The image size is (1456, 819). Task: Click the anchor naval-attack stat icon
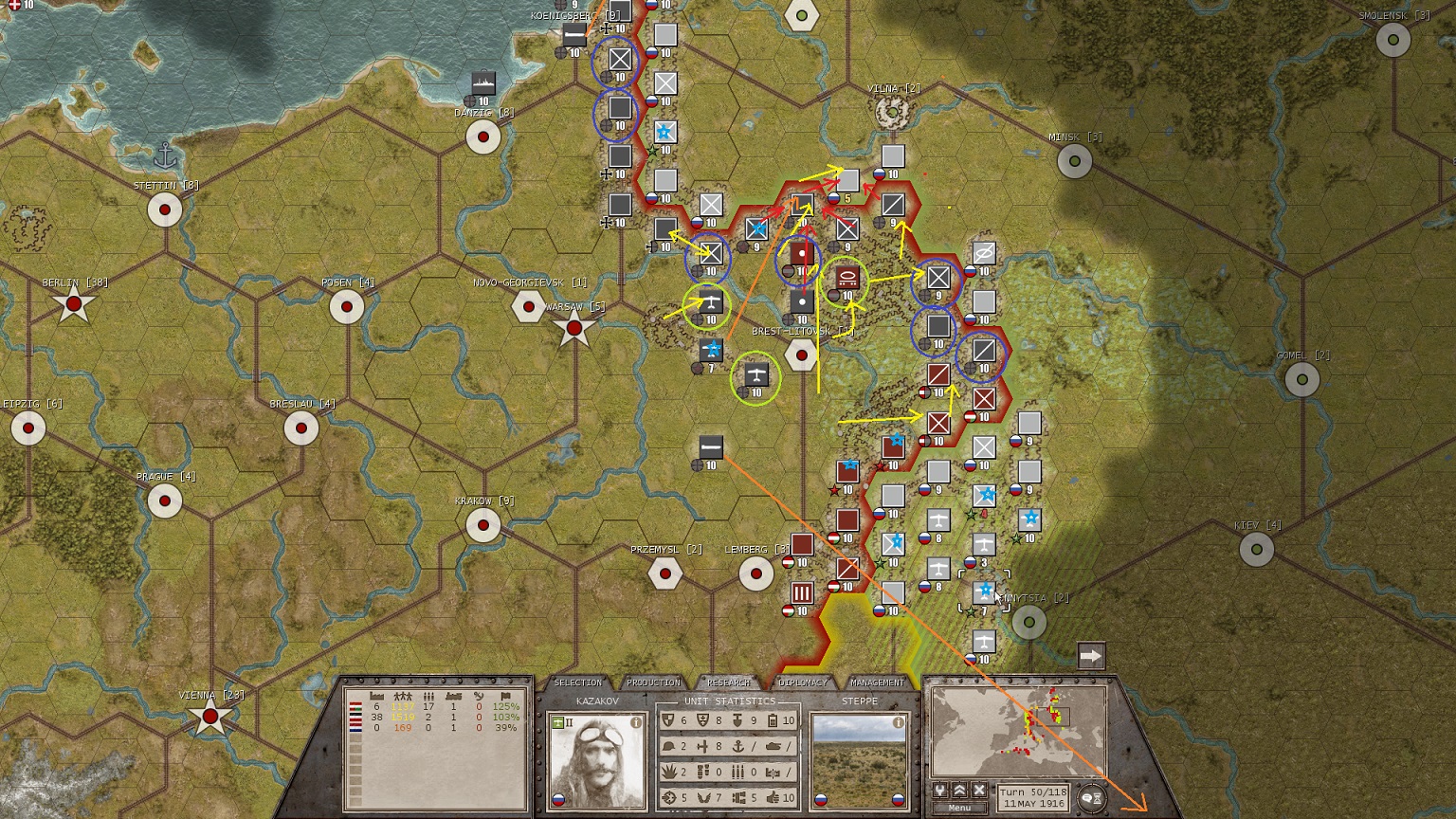click(x=738, y=747)
